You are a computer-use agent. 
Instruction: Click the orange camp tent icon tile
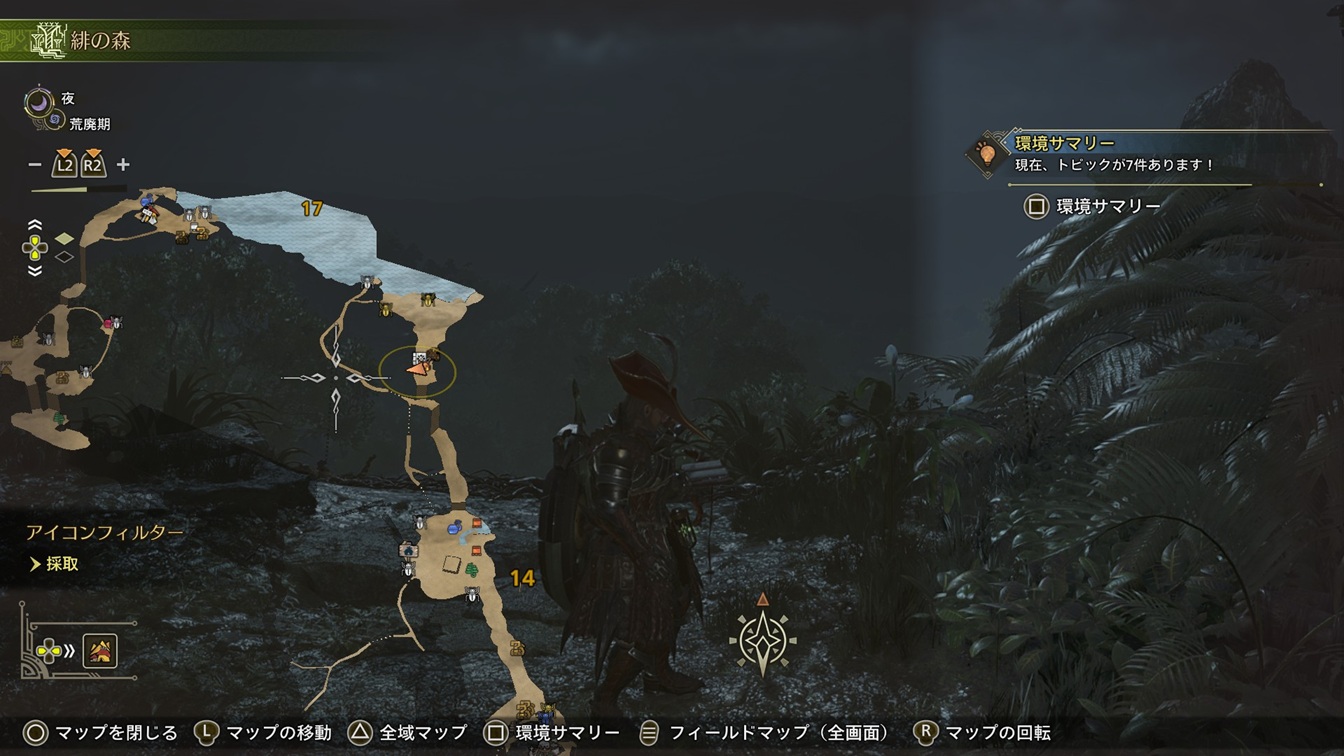pyautogui.click(x=101, y=651)
